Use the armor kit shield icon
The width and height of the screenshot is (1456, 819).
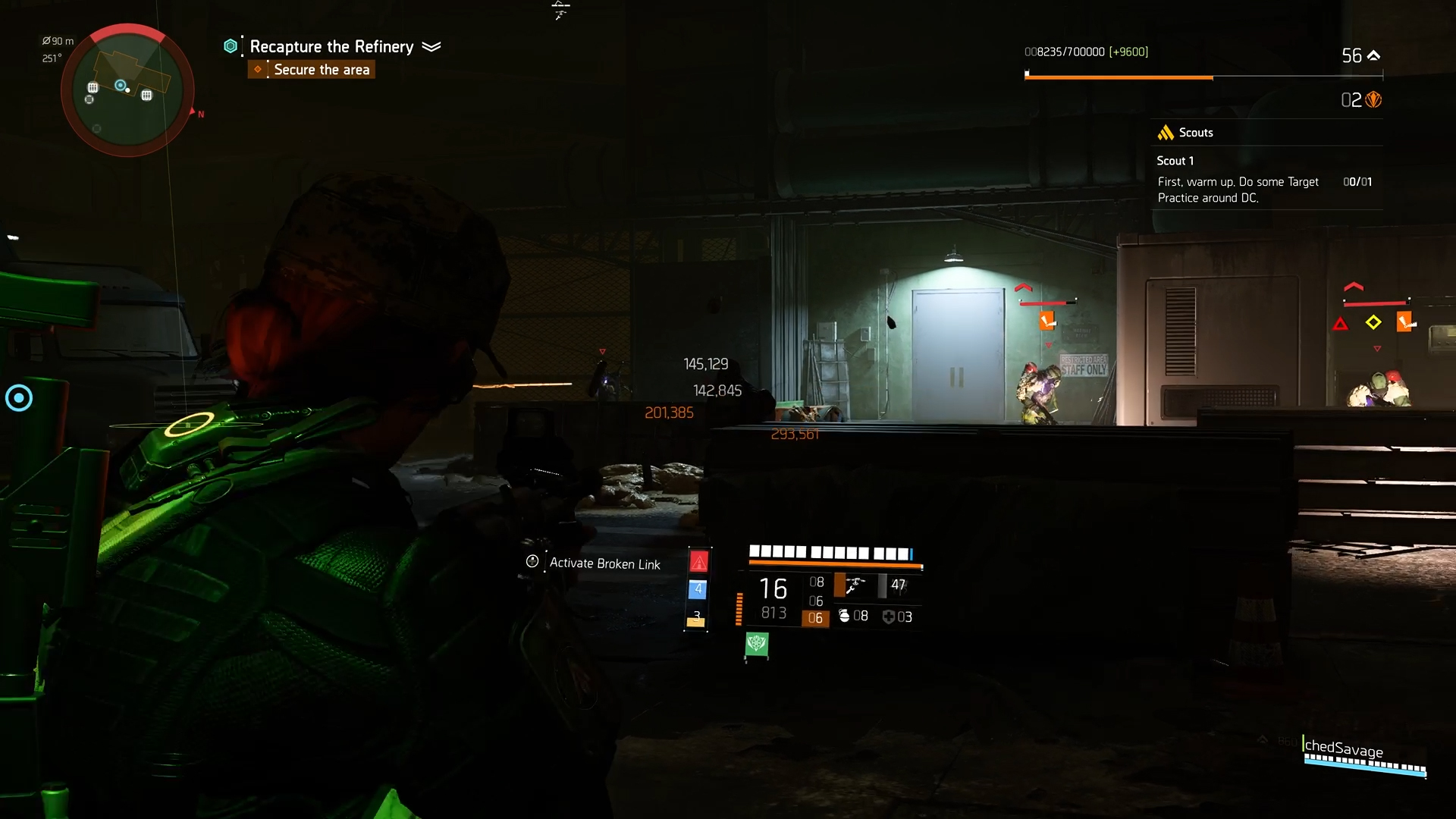(889, 617)
